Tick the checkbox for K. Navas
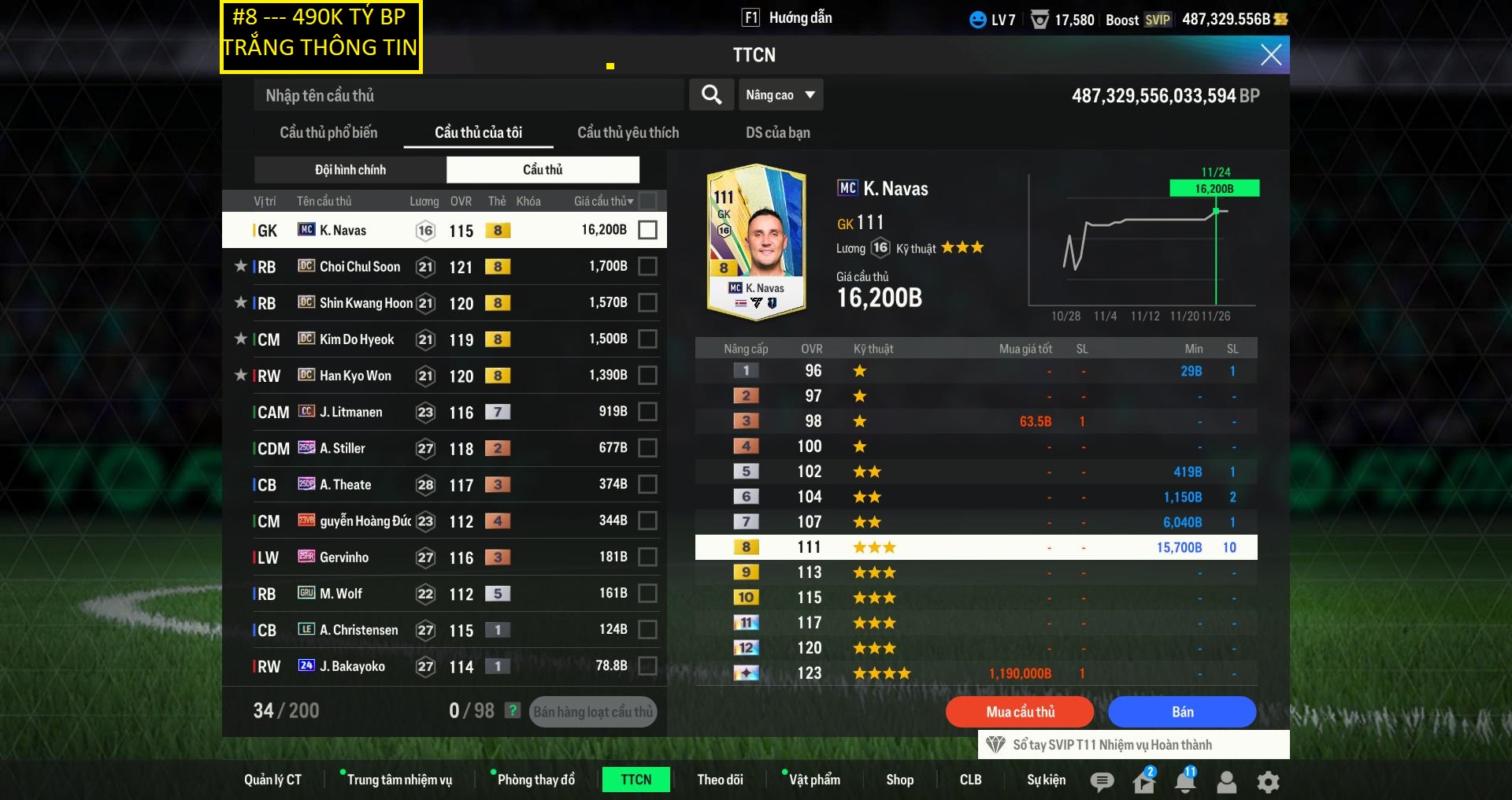The width and height of the screenshot is (1512, 800). pos(647,230)
